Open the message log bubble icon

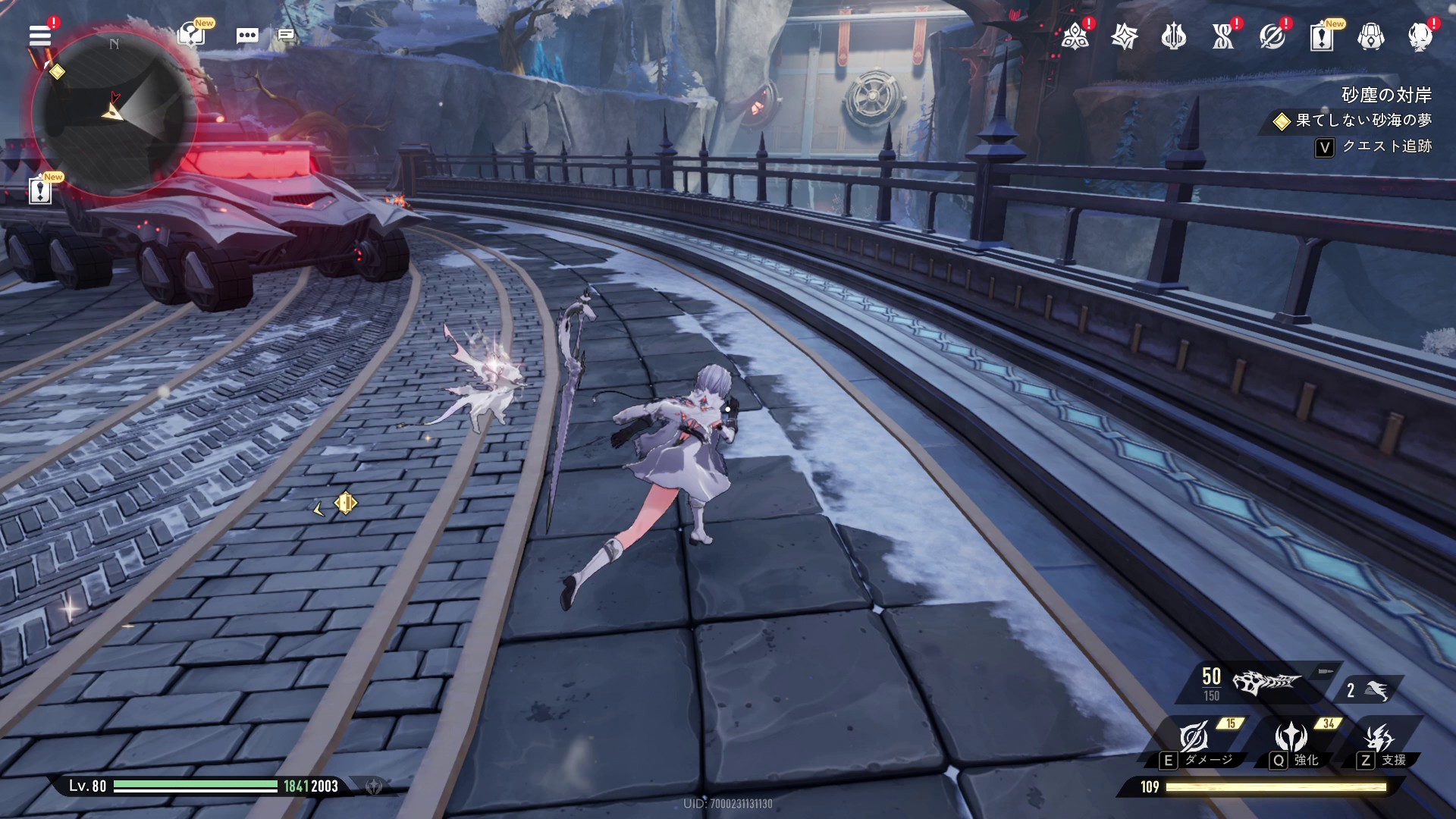(286, 35)
